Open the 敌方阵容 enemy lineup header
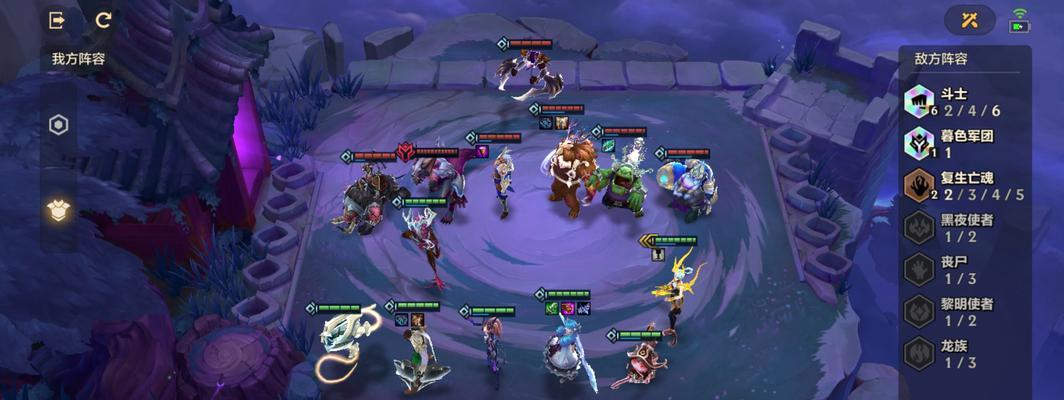This screenshot has height=400, width=1064. coord(941,59)
